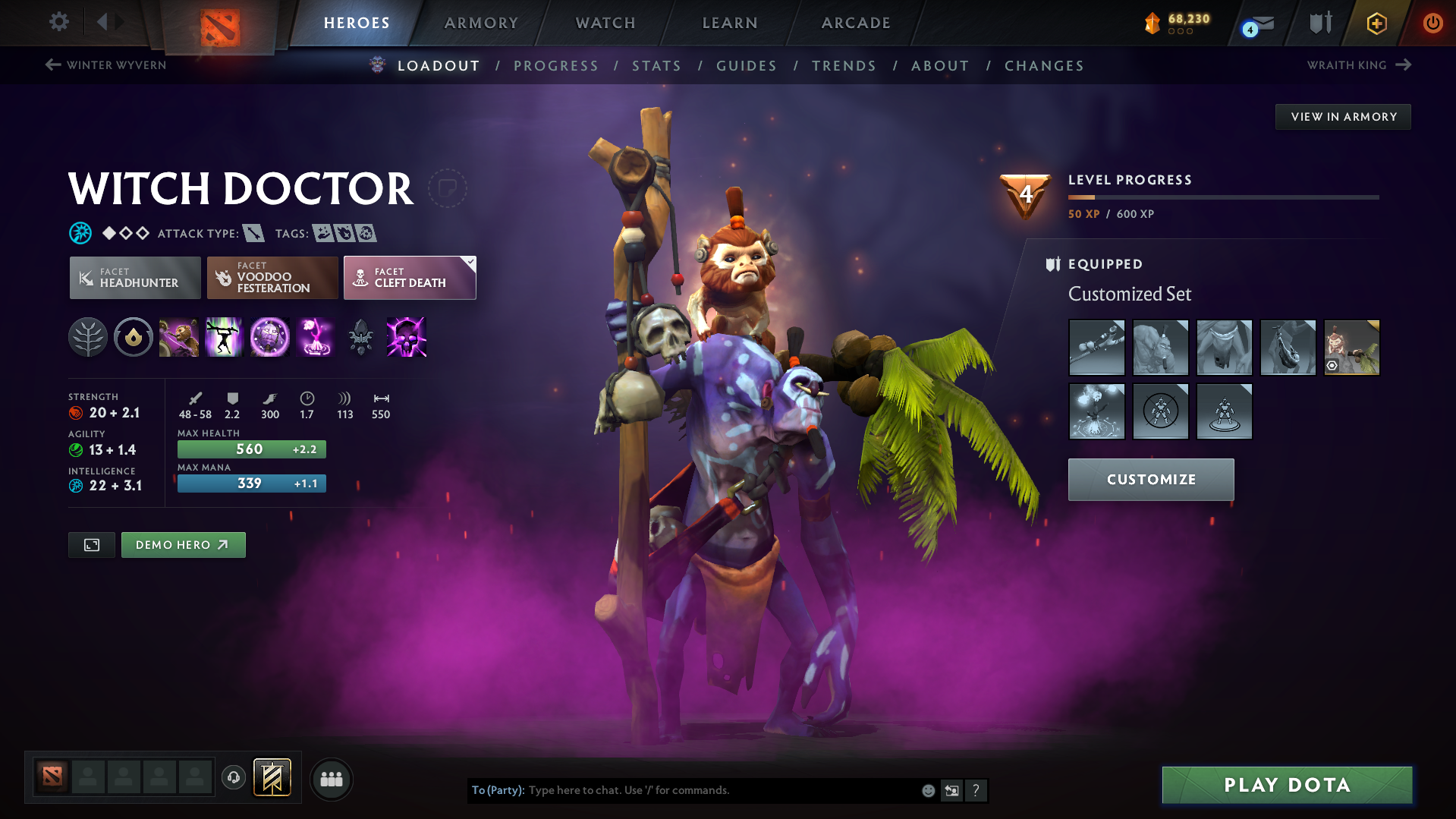1456x819 pixels.
Task: Select the Maledict ability icon
Action: click(x=270, y=338)
